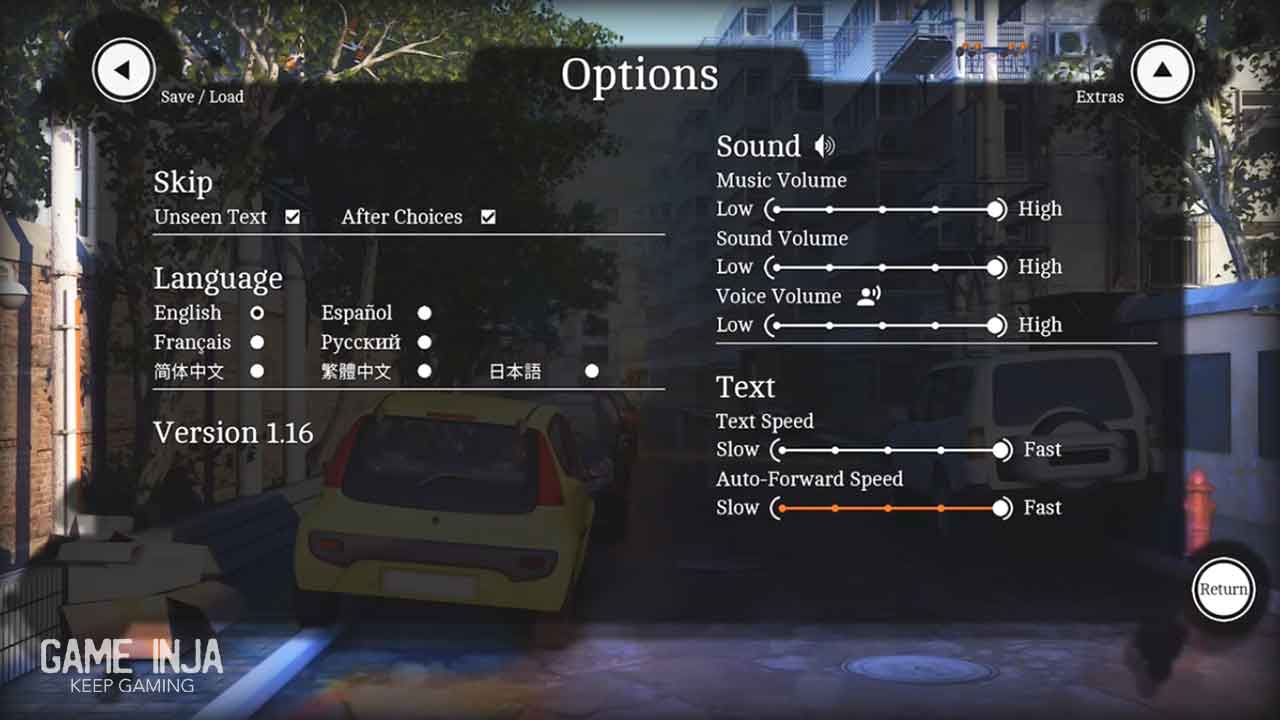The width and height of the screenshot is (1280, 720).
Task: Click the Music Volume slider handle
Action: pos(995,209)
